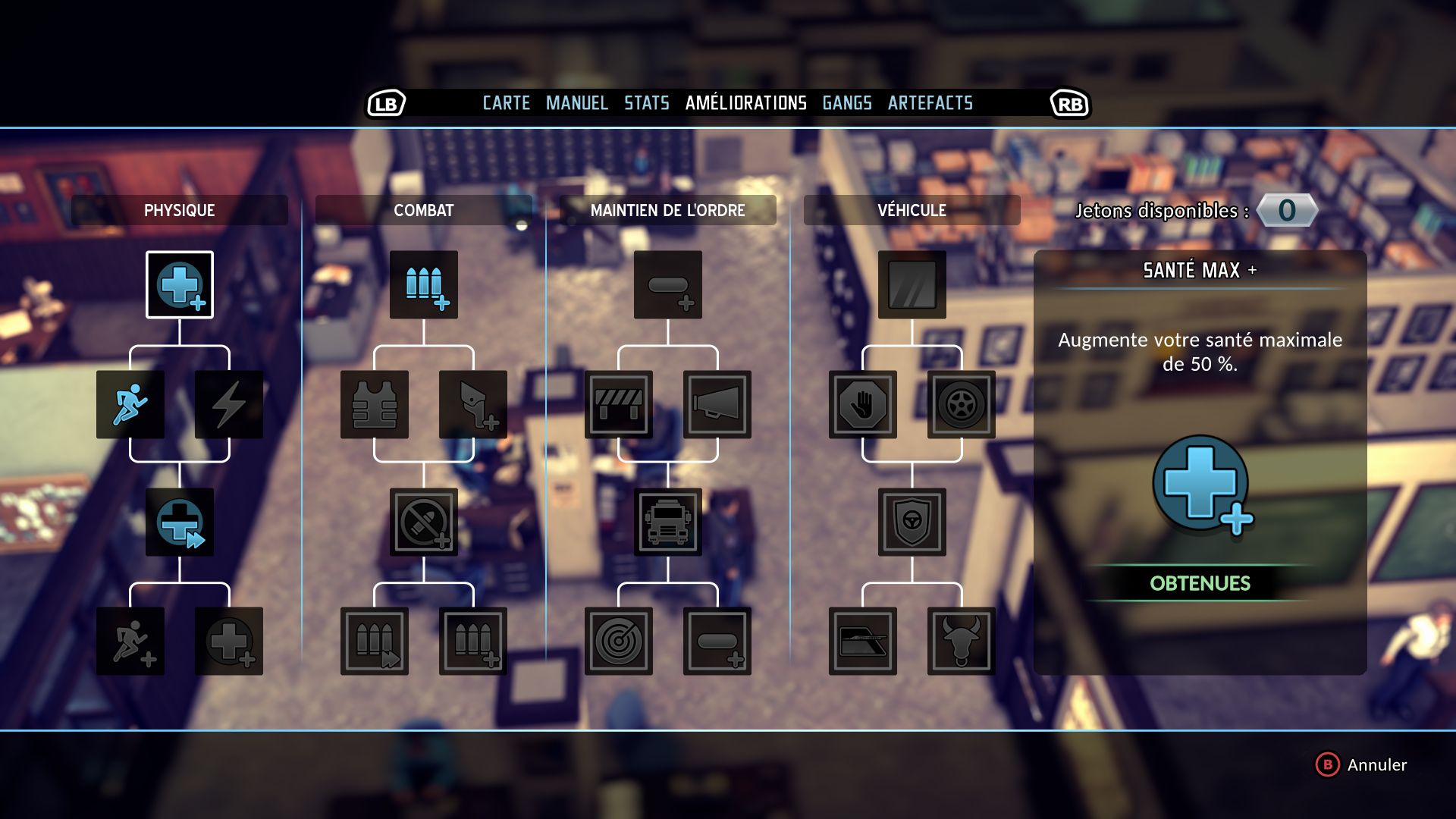This screenshot has height=819, width=1456.
Task: Pick the health regeneration cross upgrade
Action: (180, 522)
